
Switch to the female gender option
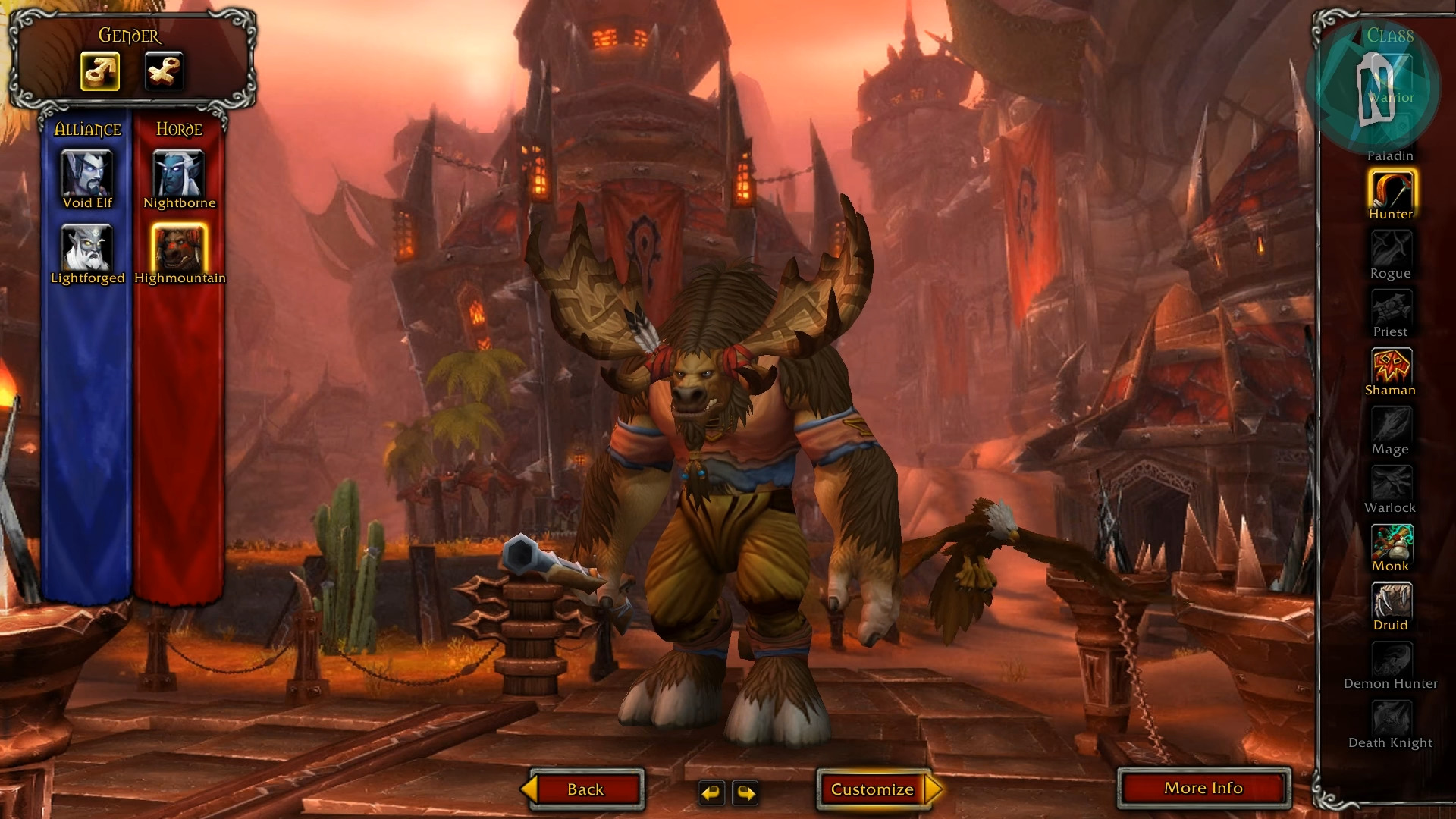coord(163,71)
